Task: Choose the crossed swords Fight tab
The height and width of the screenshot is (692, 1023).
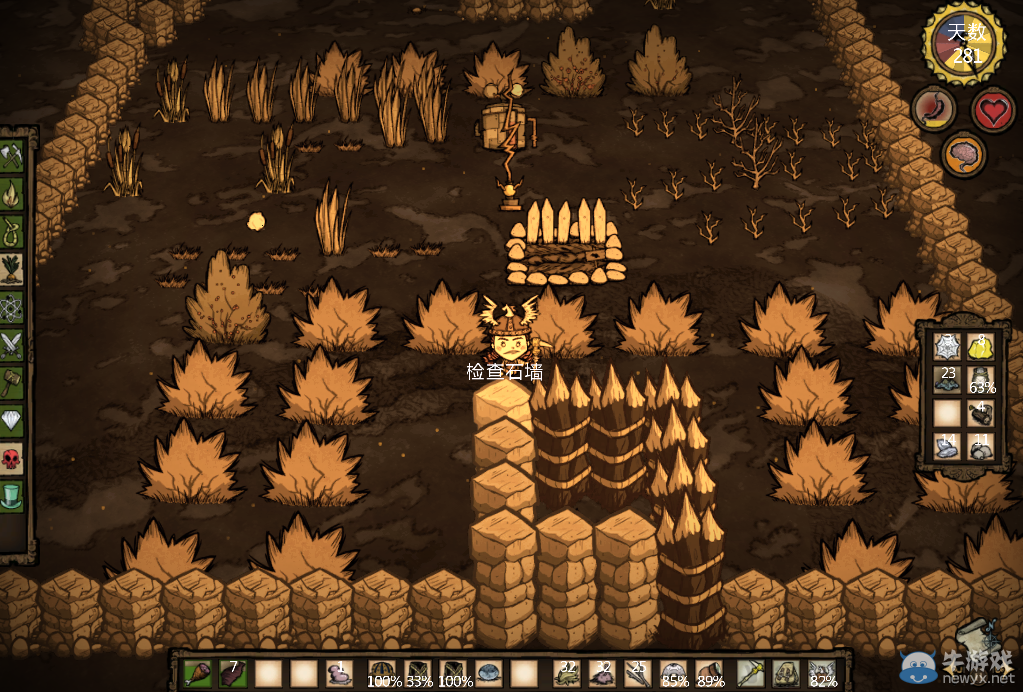Action: coord(12,344)
